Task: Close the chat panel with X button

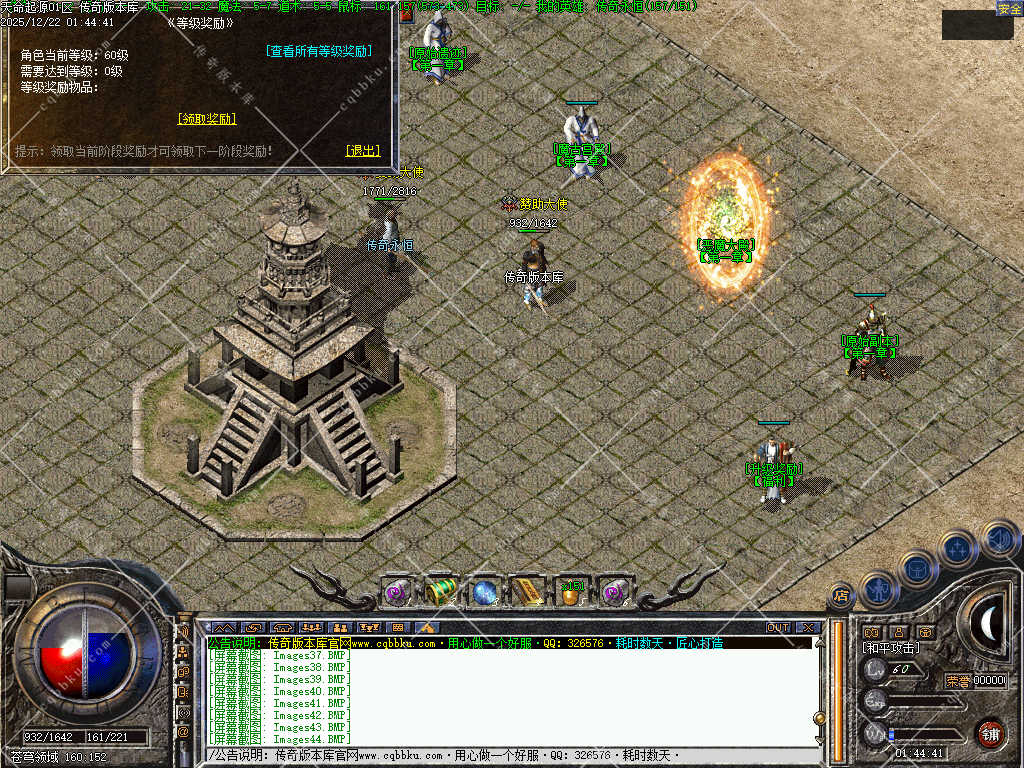Action: pyautogui.click(x=808, y=627)
